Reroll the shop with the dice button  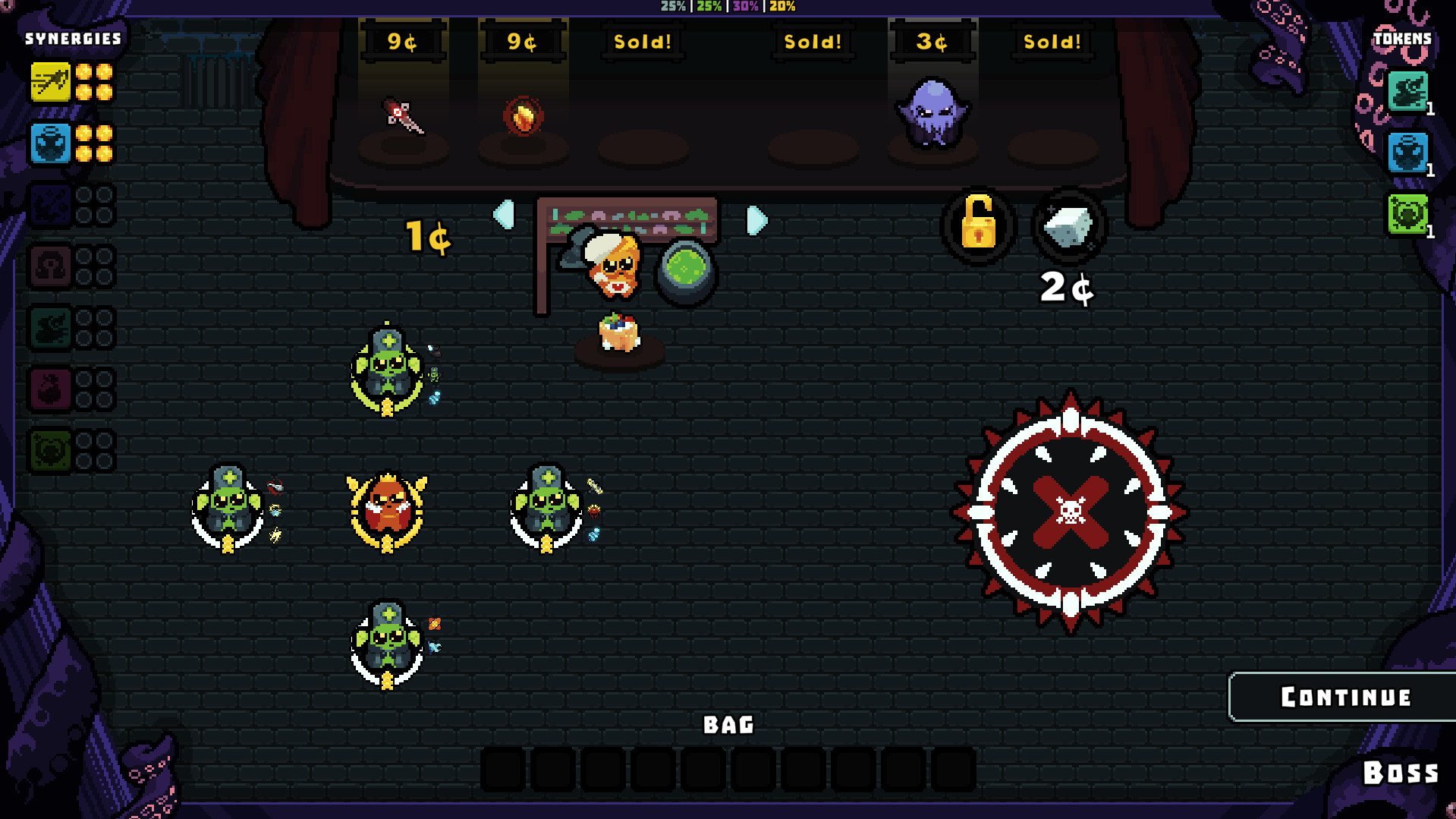(1068, 225)
